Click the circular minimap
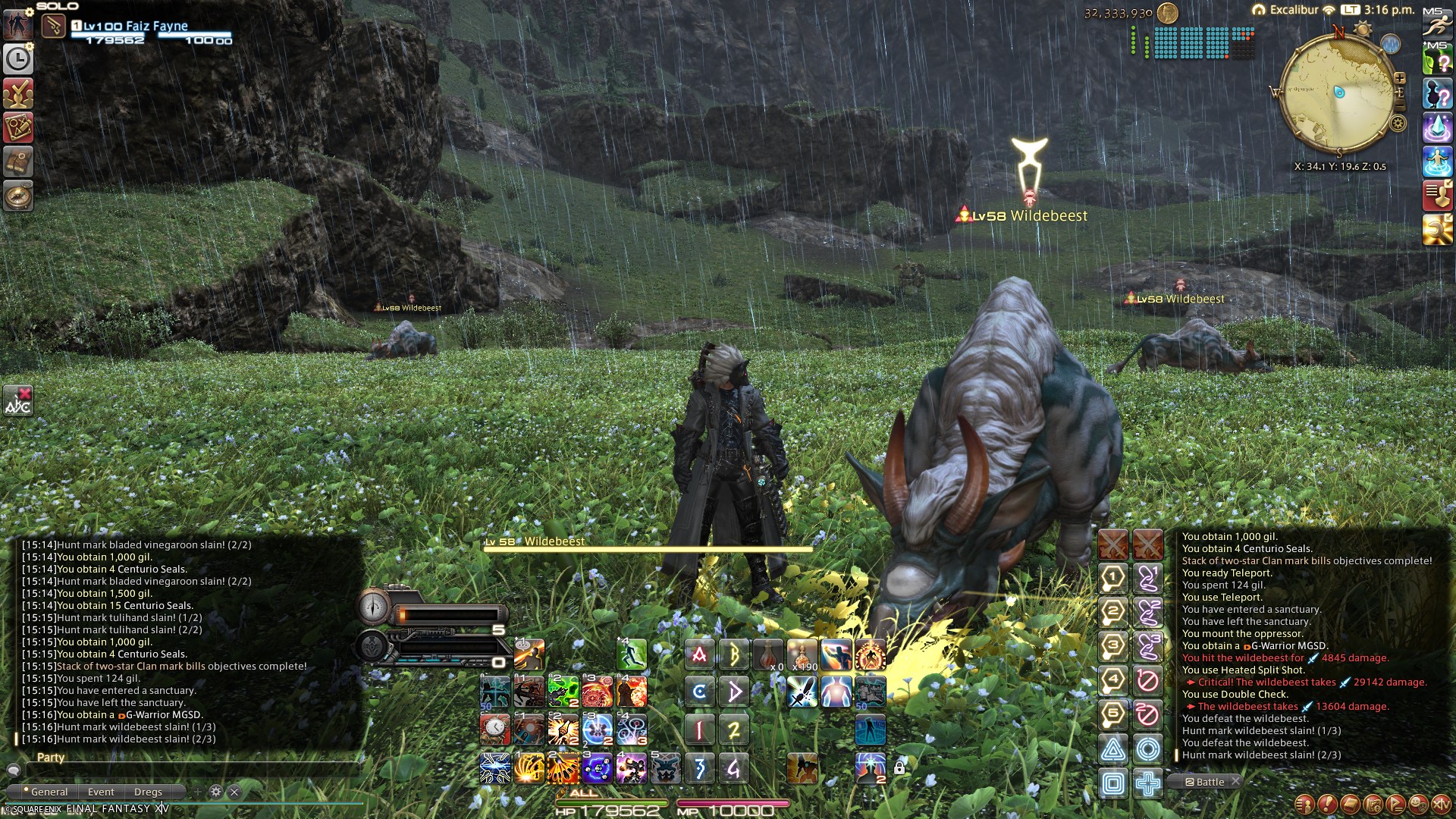 [x=1338, y=95]
